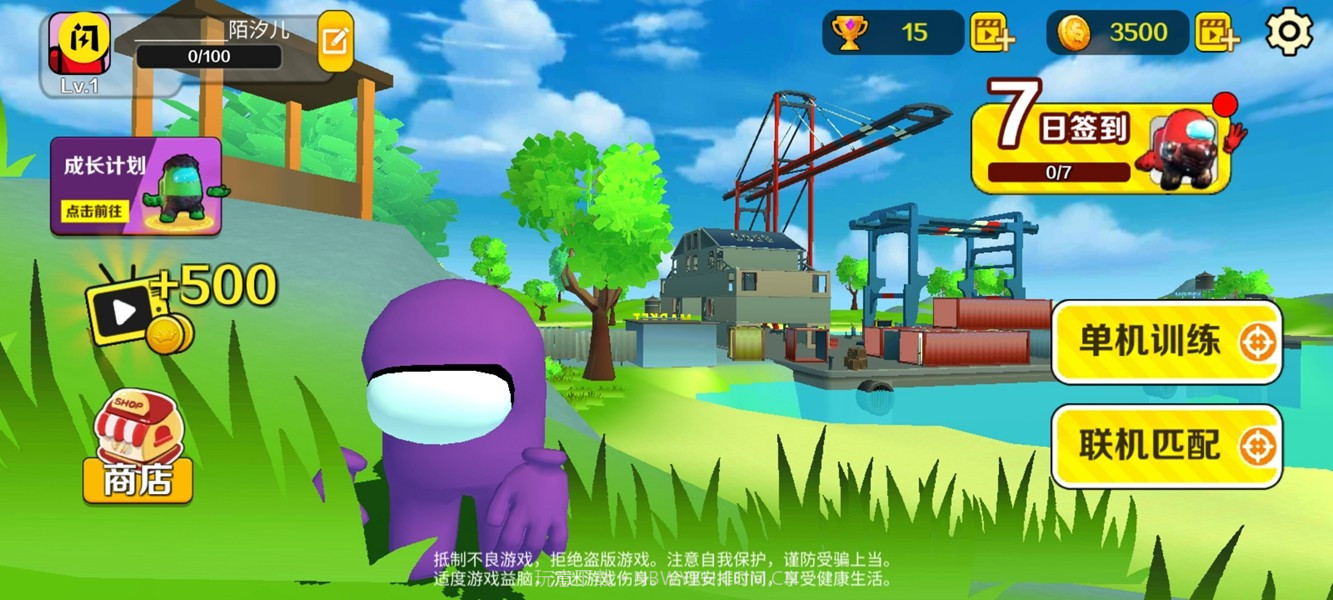
Task: Open the settings gear menu
Action: click(x=1289, y=32)
